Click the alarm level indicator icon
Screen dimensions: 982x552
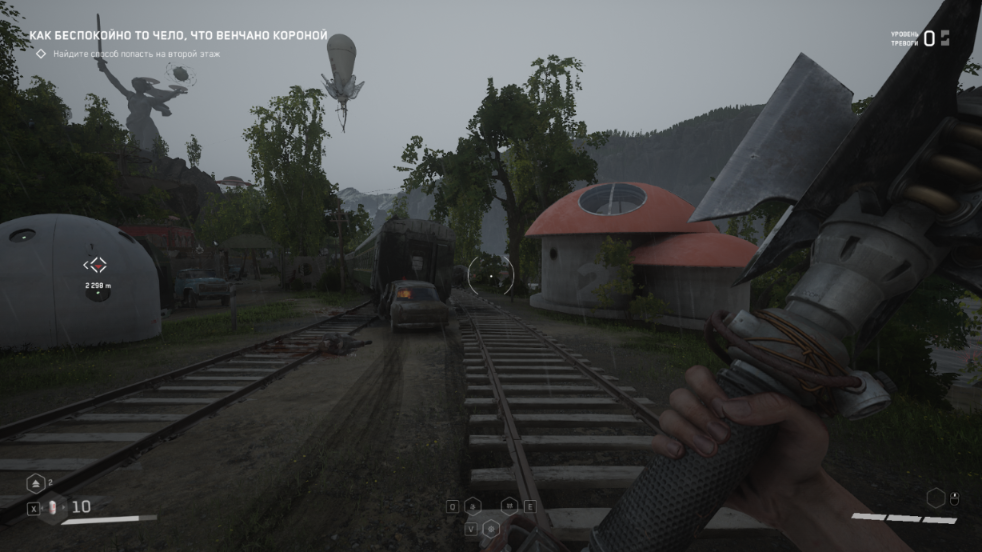[944, 38]
